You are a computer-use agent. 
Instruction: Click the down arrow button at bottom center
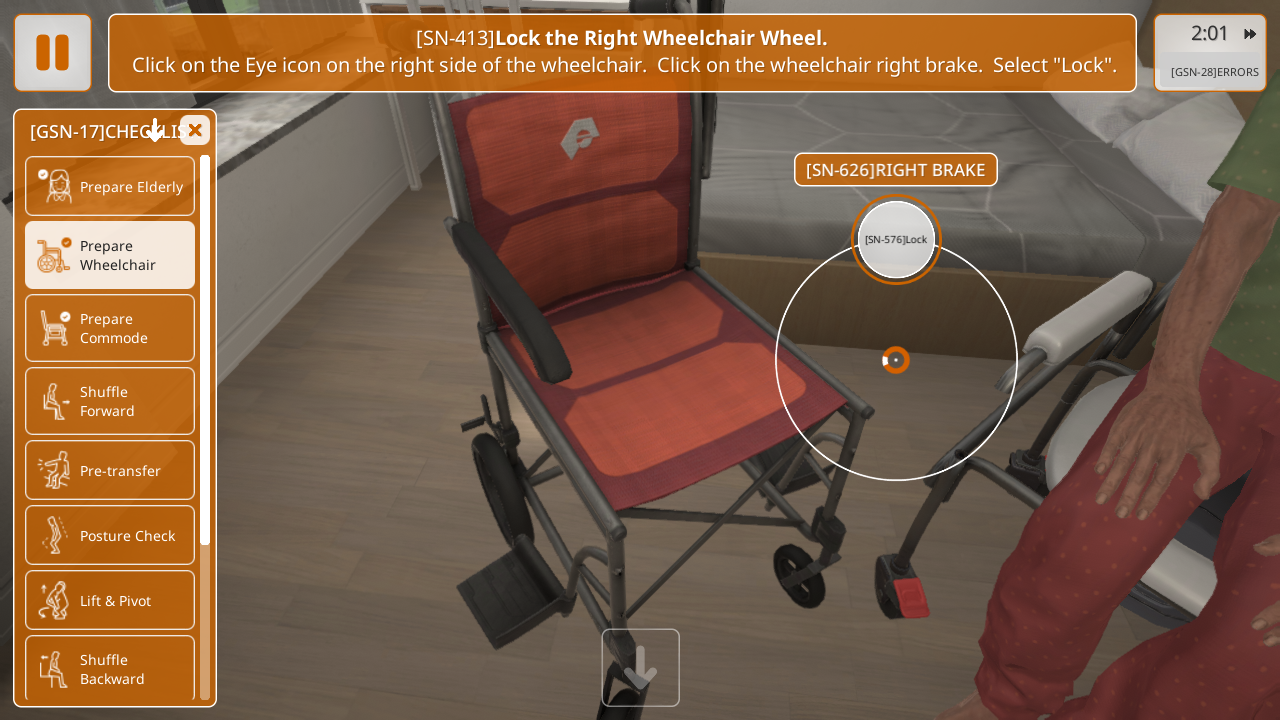[x=640, y=667]
